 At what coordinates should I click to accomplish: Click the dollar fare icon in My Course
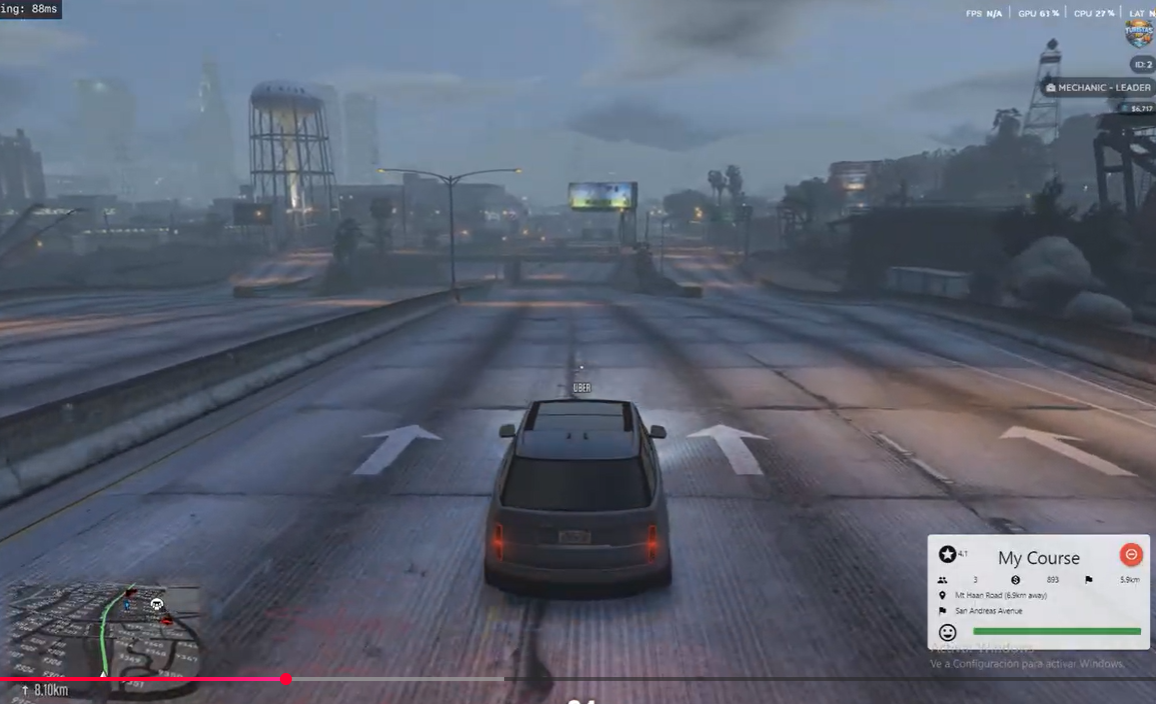[x=1015, y=580]
